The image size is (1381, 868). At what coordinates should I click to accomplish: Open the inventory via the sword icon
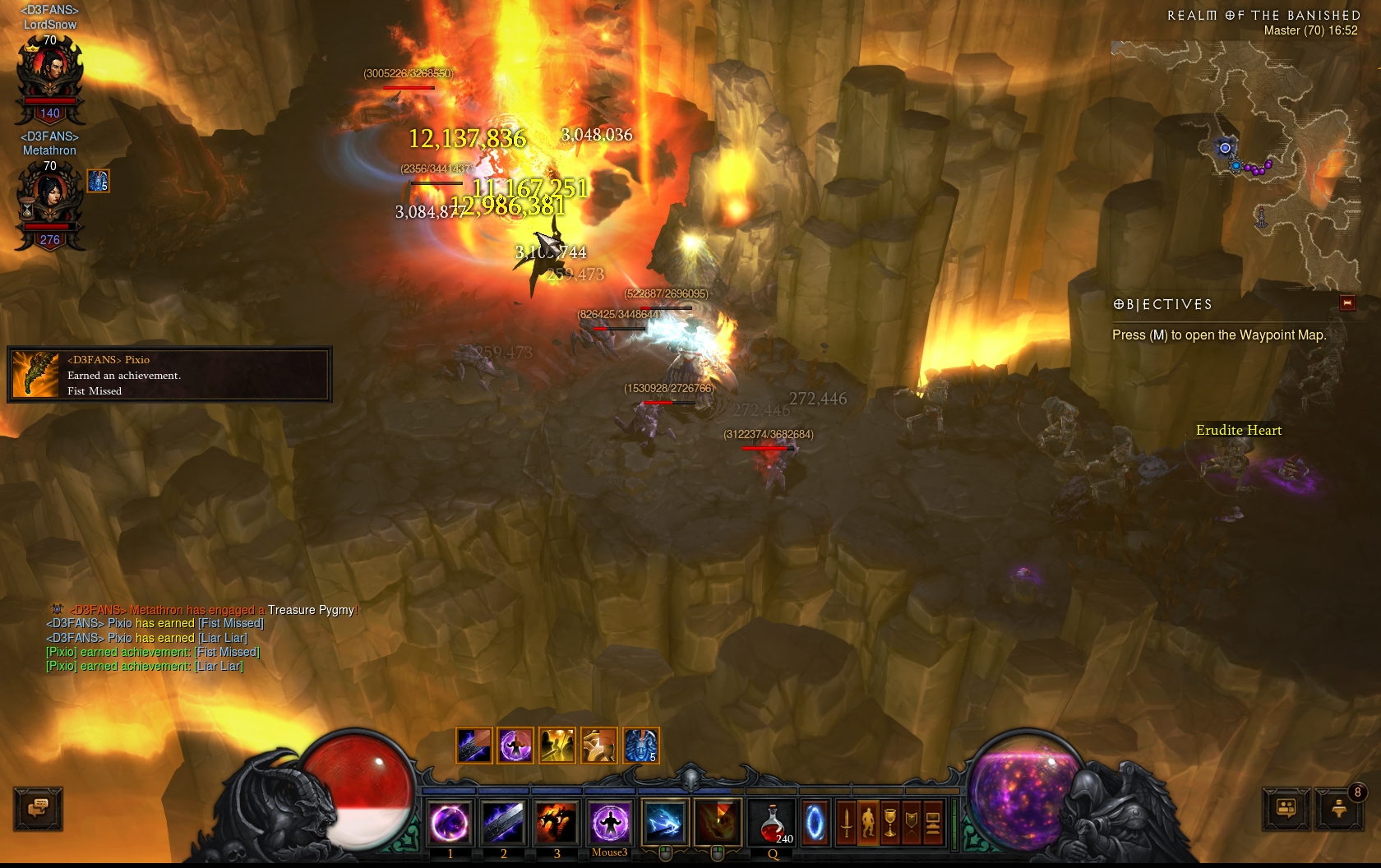point(846,822)
